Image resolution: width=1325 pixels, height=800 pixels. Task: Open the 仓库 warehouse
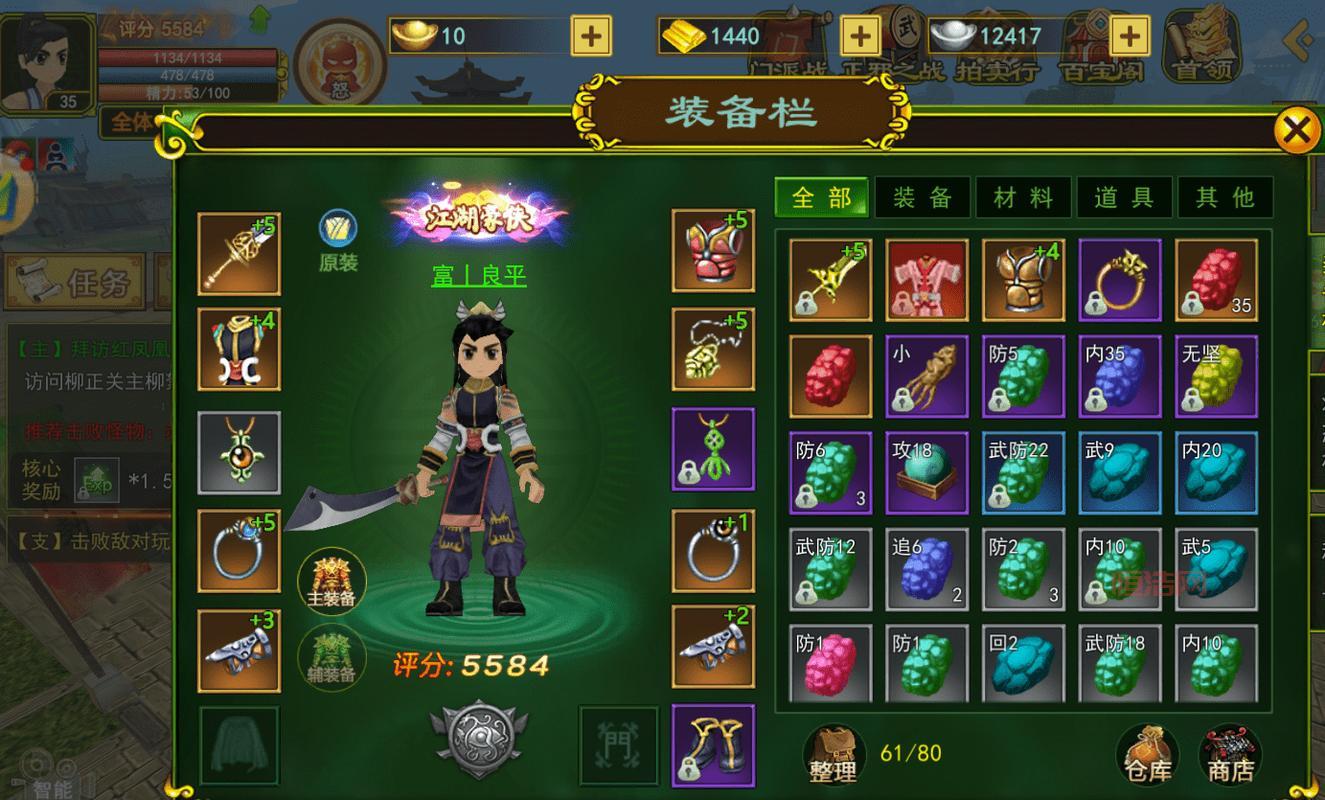click(x=1145, y=754)
